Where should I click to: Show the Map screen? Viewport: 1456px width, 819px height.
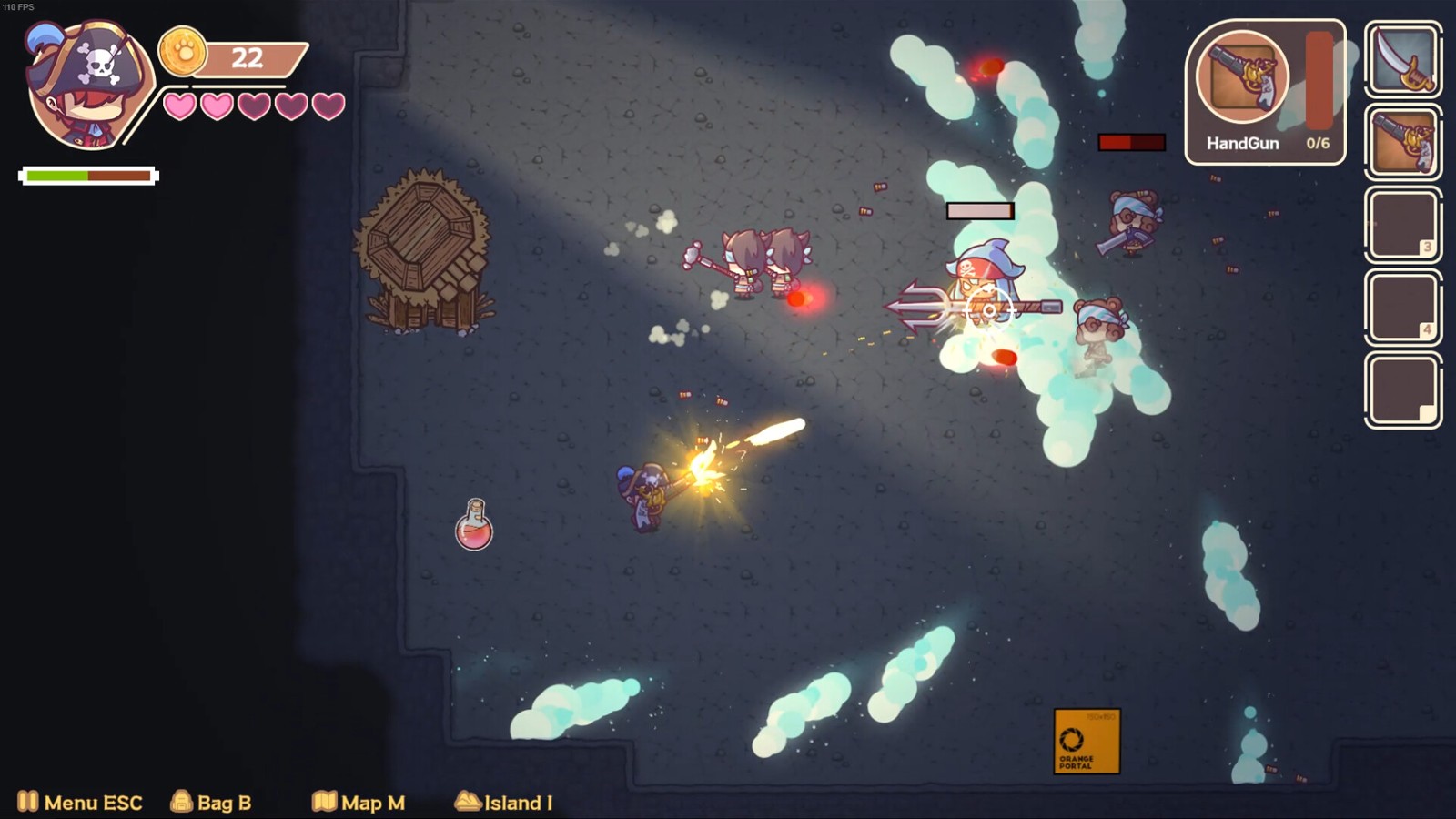click(359, 802)
